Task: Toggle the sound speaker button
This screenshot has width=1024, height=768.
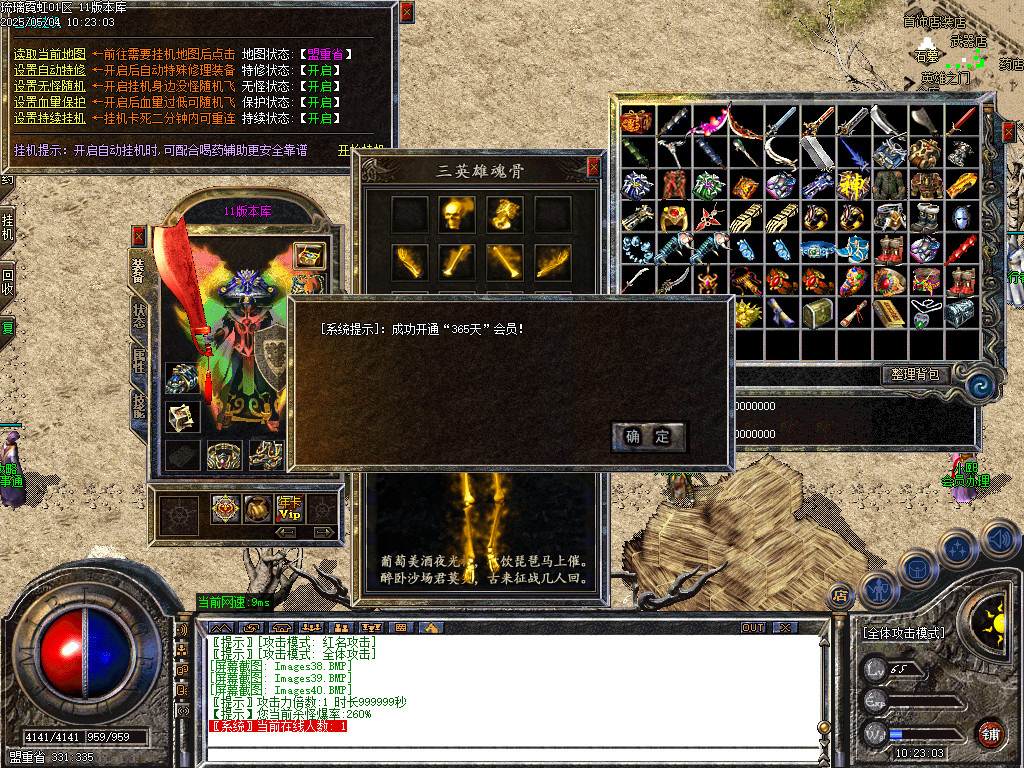Action: (x=1000, y=540)
